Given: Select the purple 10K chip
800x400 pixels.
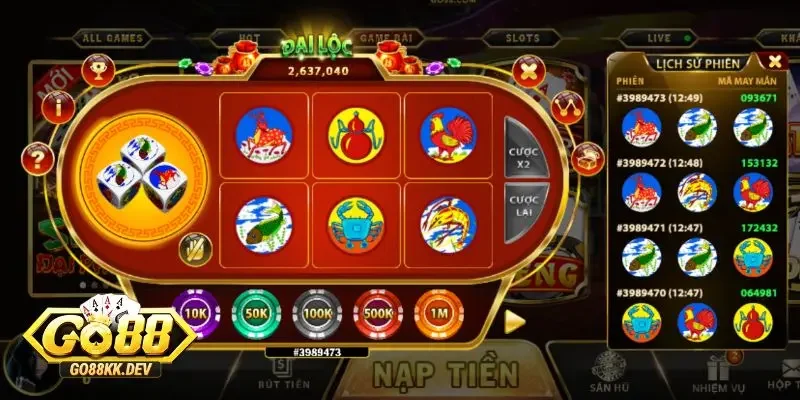Looking at the screenshot, I should 193,312.
